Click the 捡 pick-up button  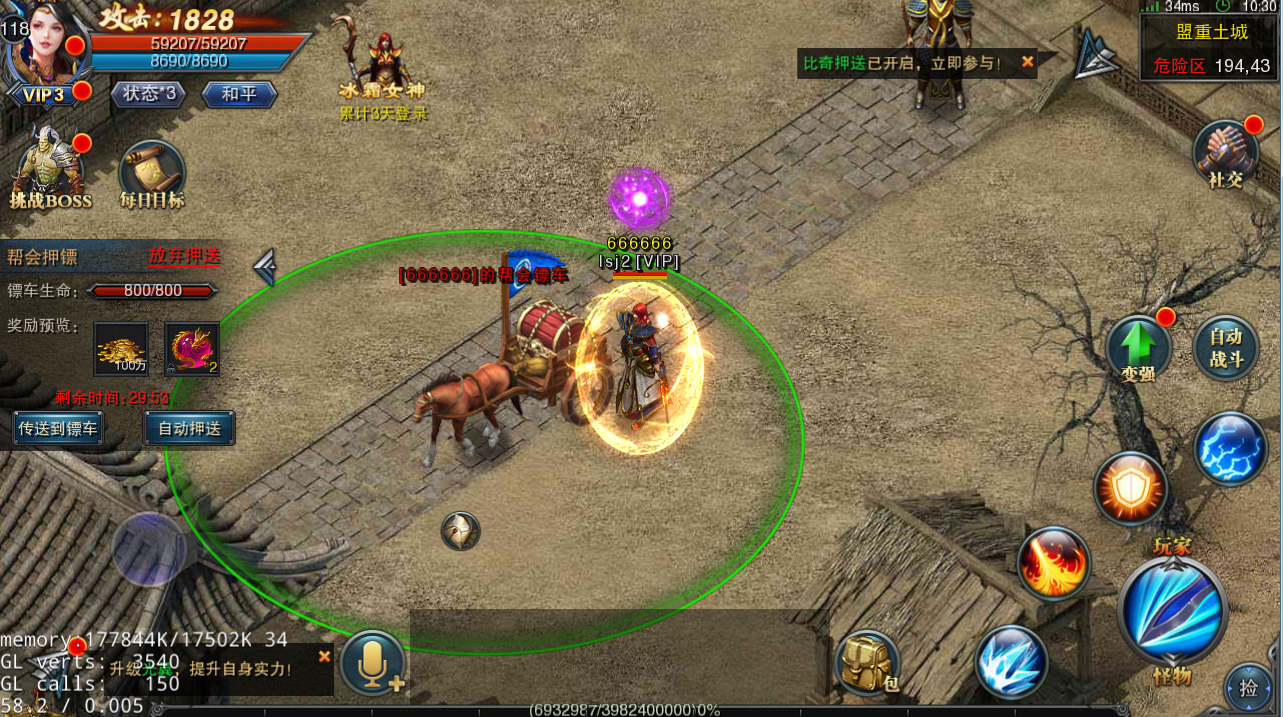1249,687
